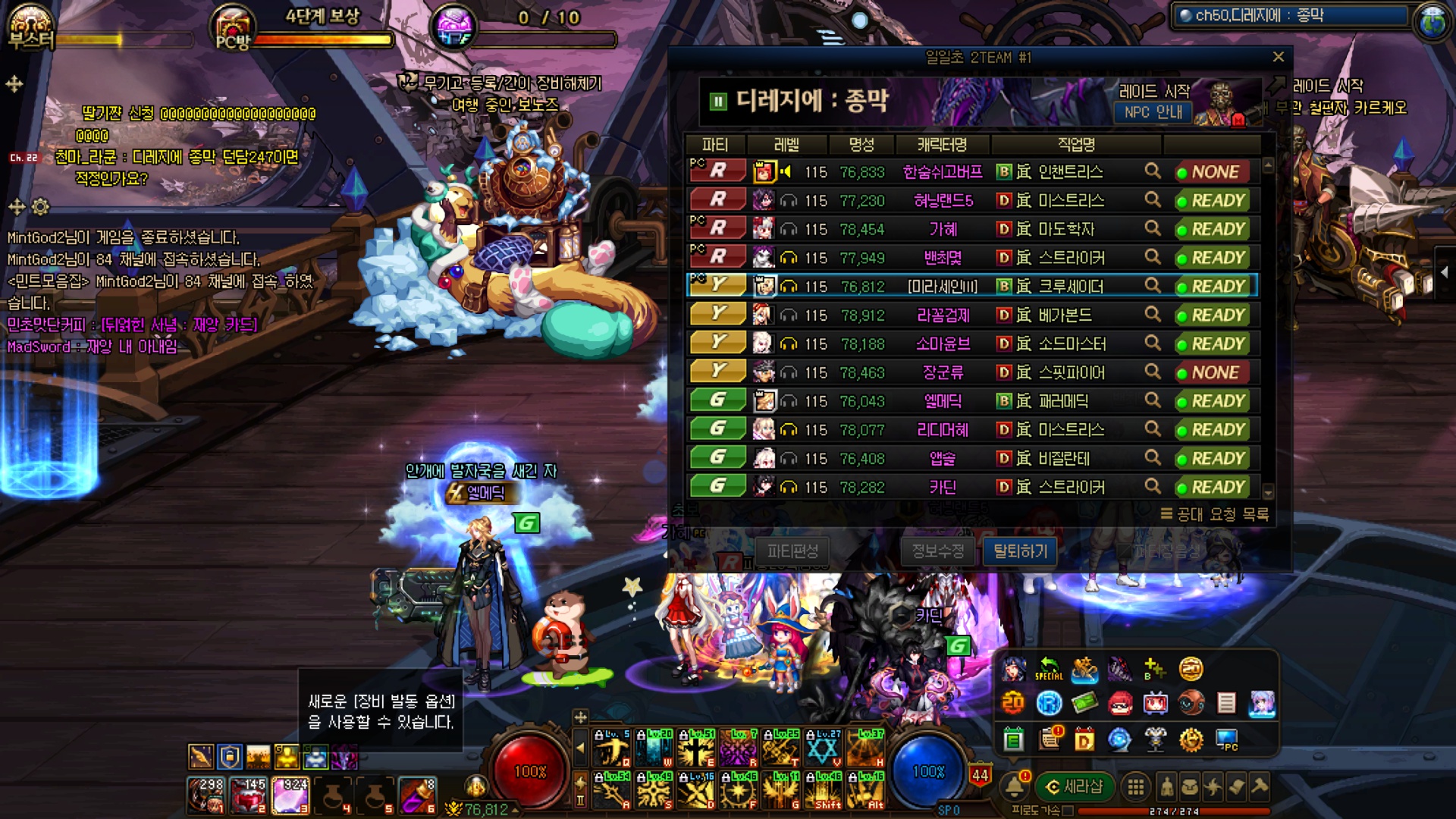This screenshot has height=819, width=1456.
Task: Open the green E calendar icon
Action: click(x=1014, y=739)
